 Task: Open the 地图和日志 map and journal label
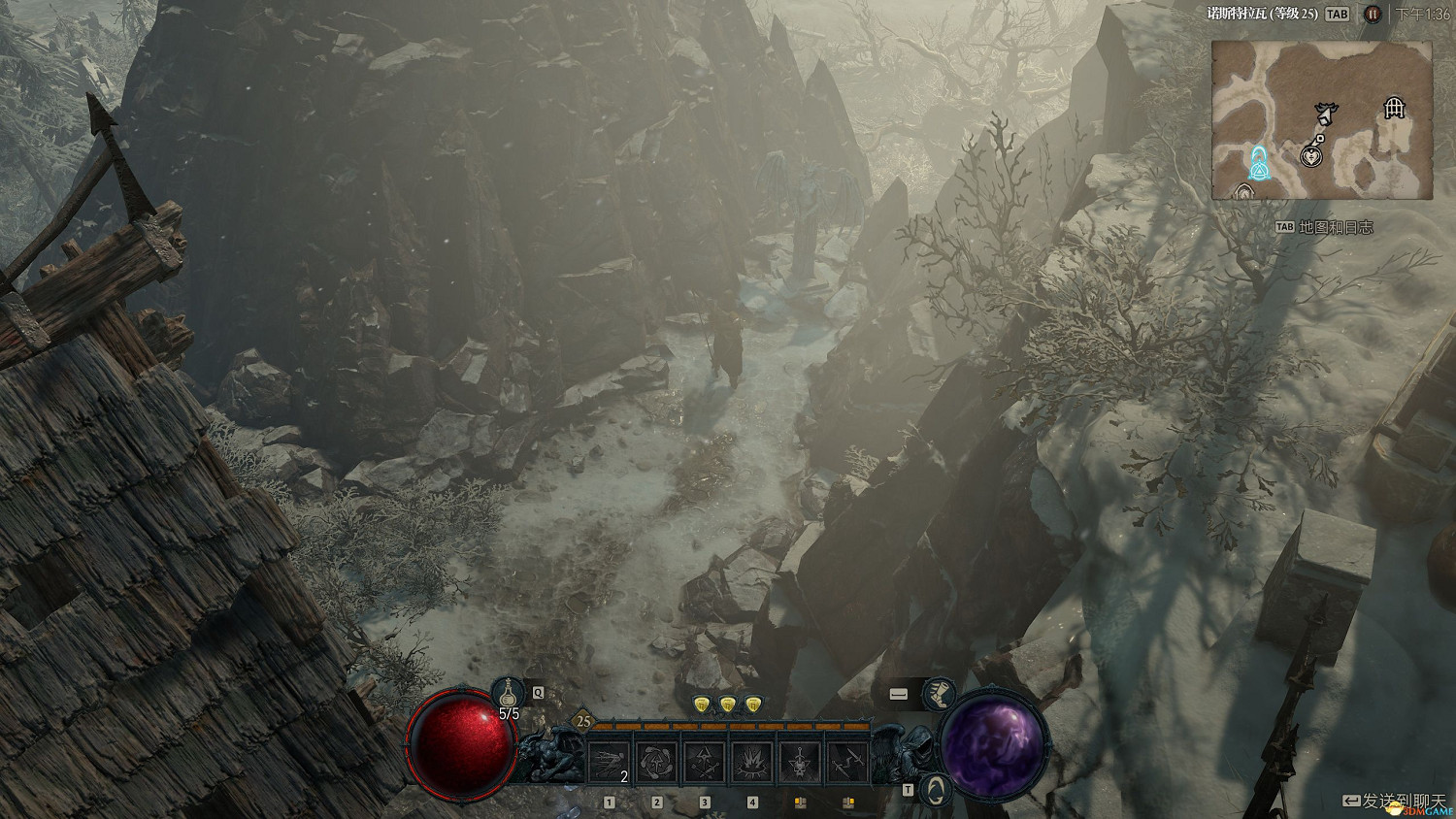[x=1336, y=227]
